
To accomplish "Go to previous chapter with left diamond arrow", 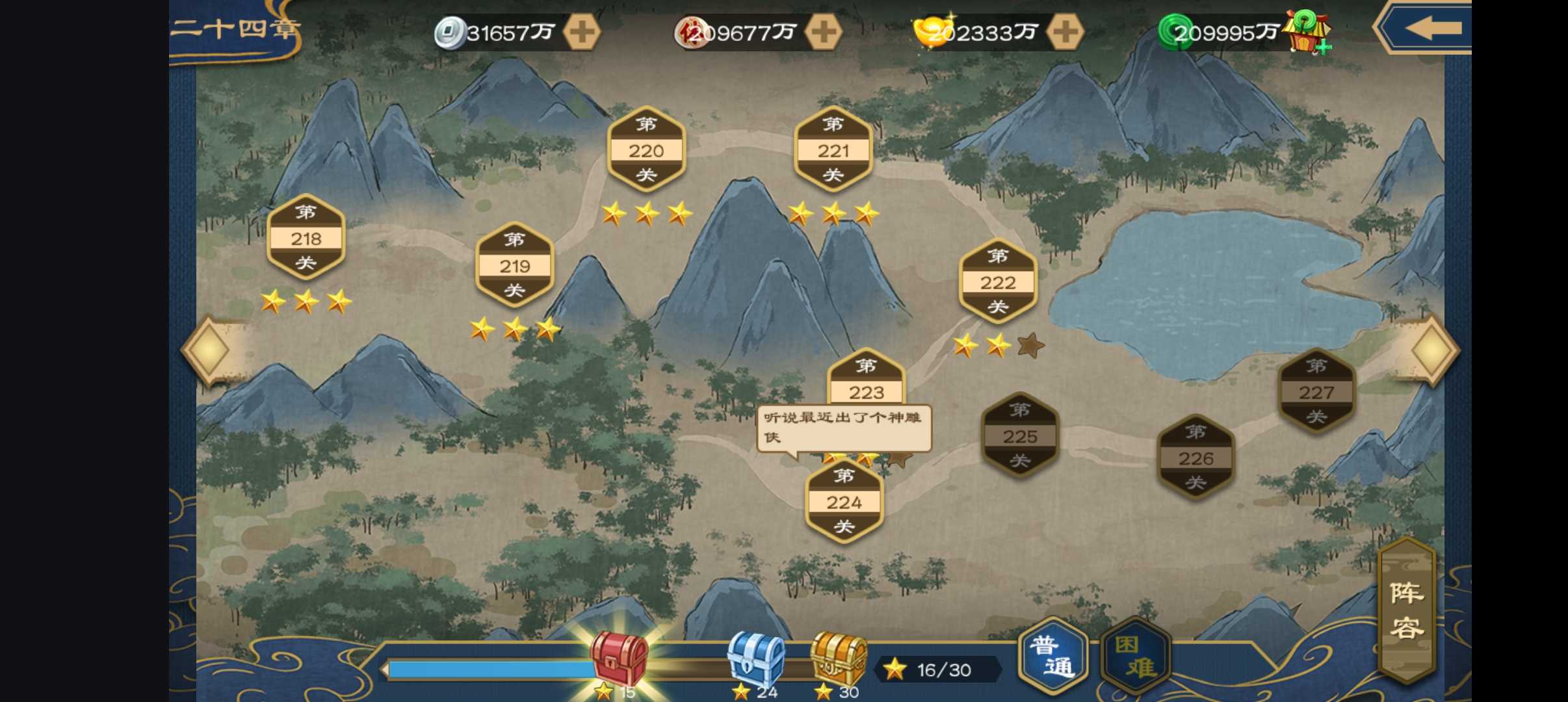I will tap(208, 350).
